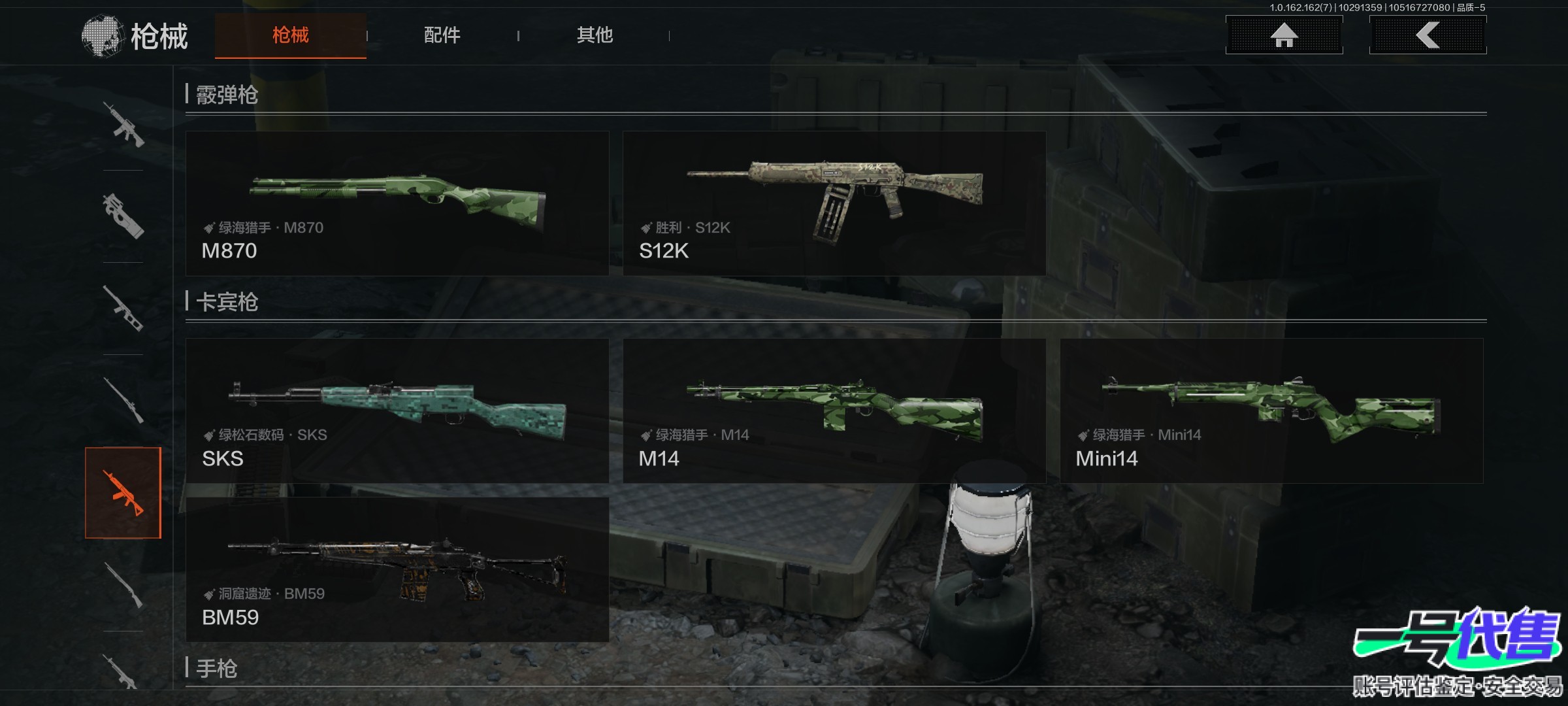Viewport: 1568px width, 706px height.
Task: Go to the home screen
Action: pyautogui.click(x=1284, y=35)
